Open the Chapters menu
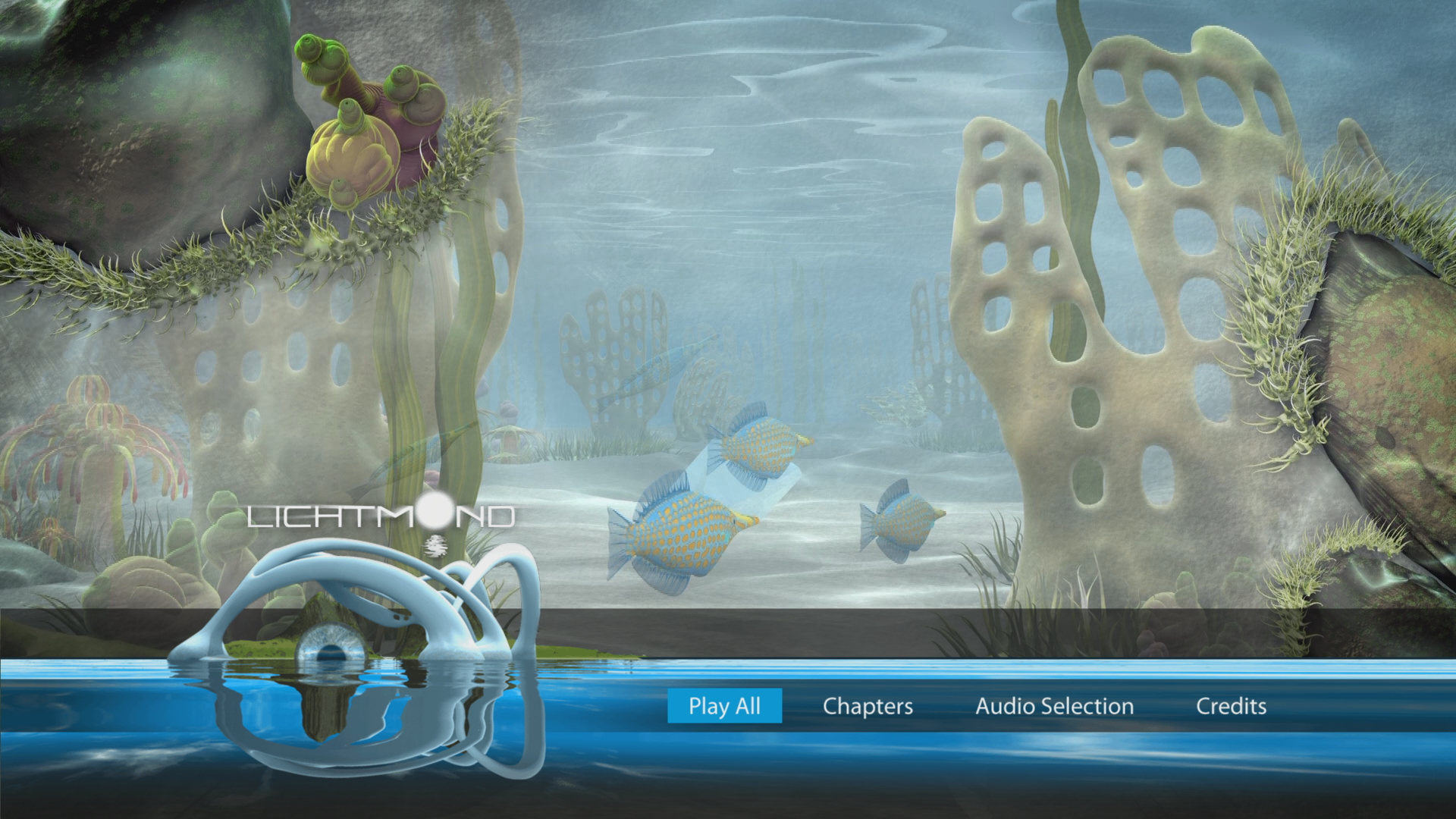1456x819 pixels. click(868, 706)
